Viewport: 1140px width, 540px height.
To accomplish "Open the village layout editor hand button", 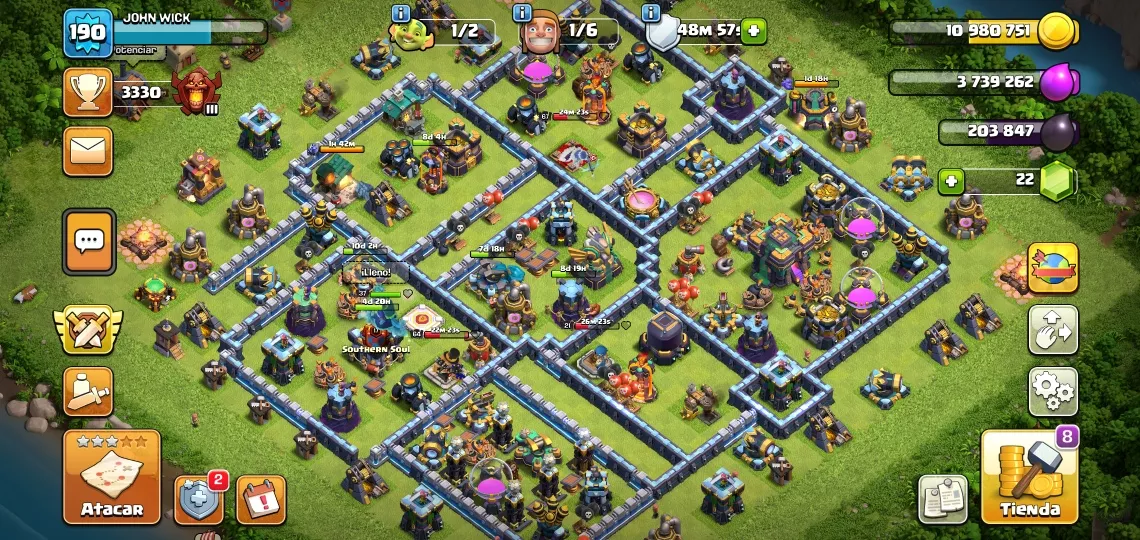I will pos(1053,330).
